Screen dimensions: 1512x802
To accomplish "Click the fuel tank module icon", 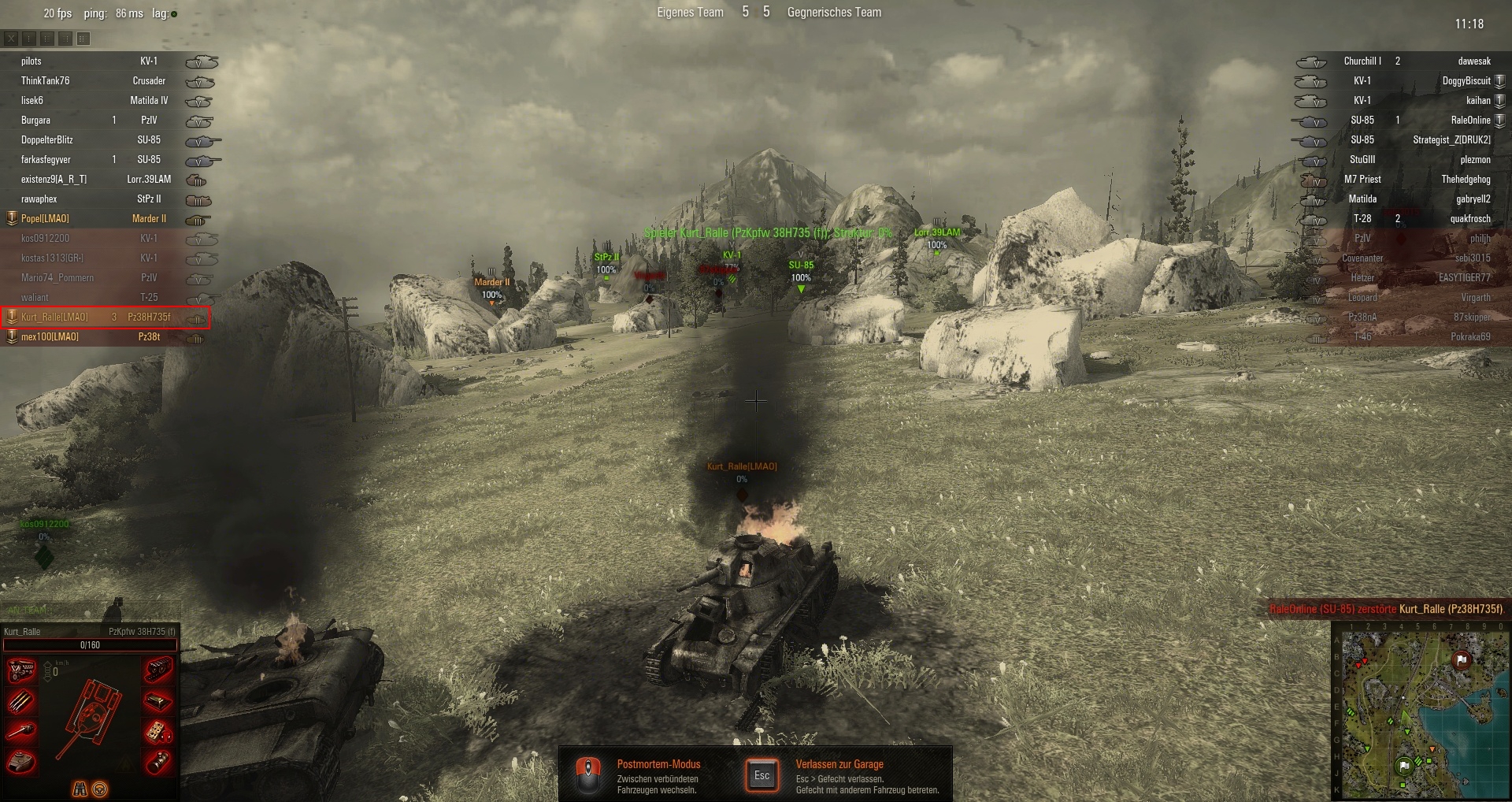I will [x=158, y=701].
